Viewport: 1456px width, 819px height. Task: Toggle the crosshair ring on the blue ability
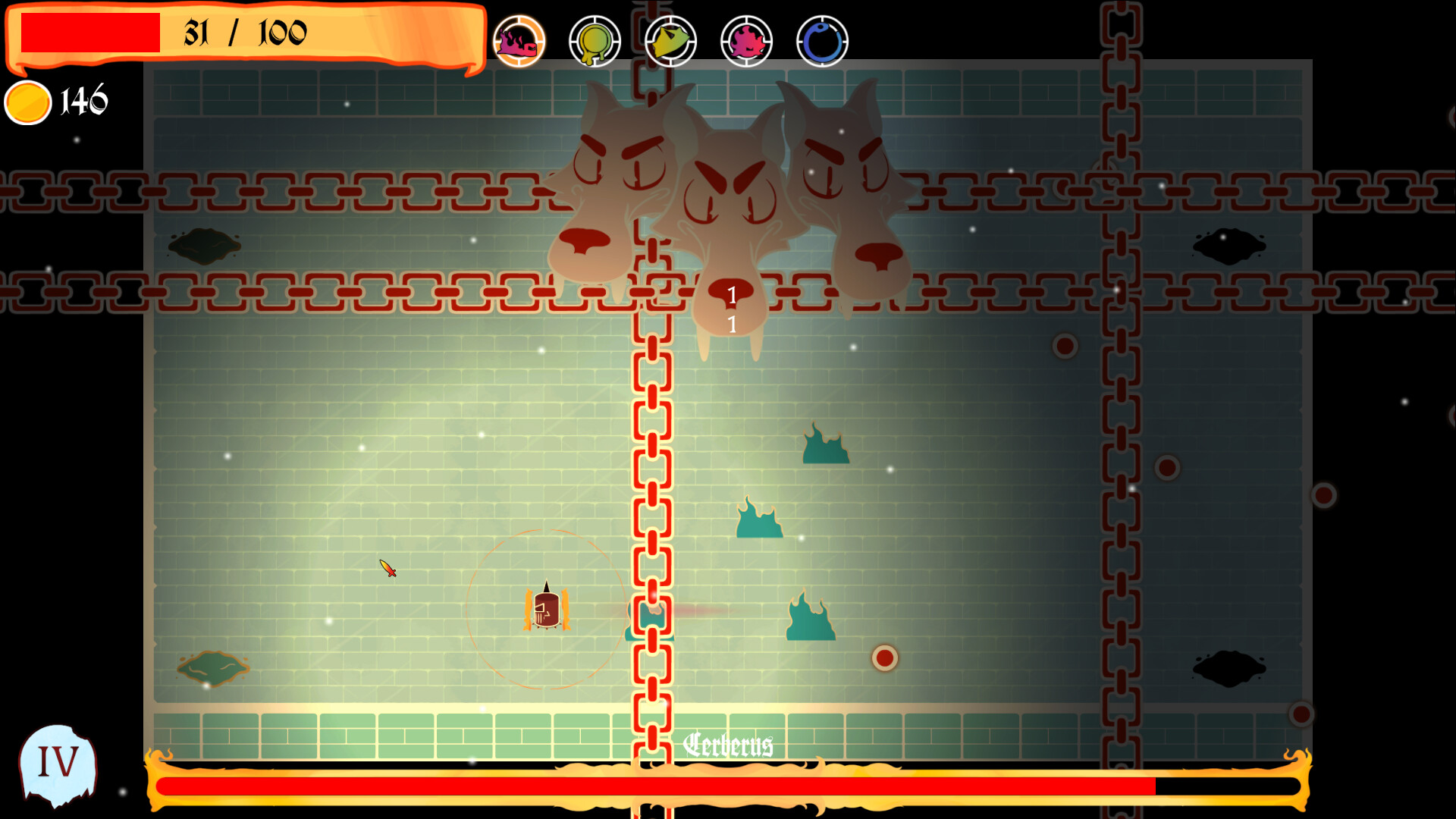[821, 41]
